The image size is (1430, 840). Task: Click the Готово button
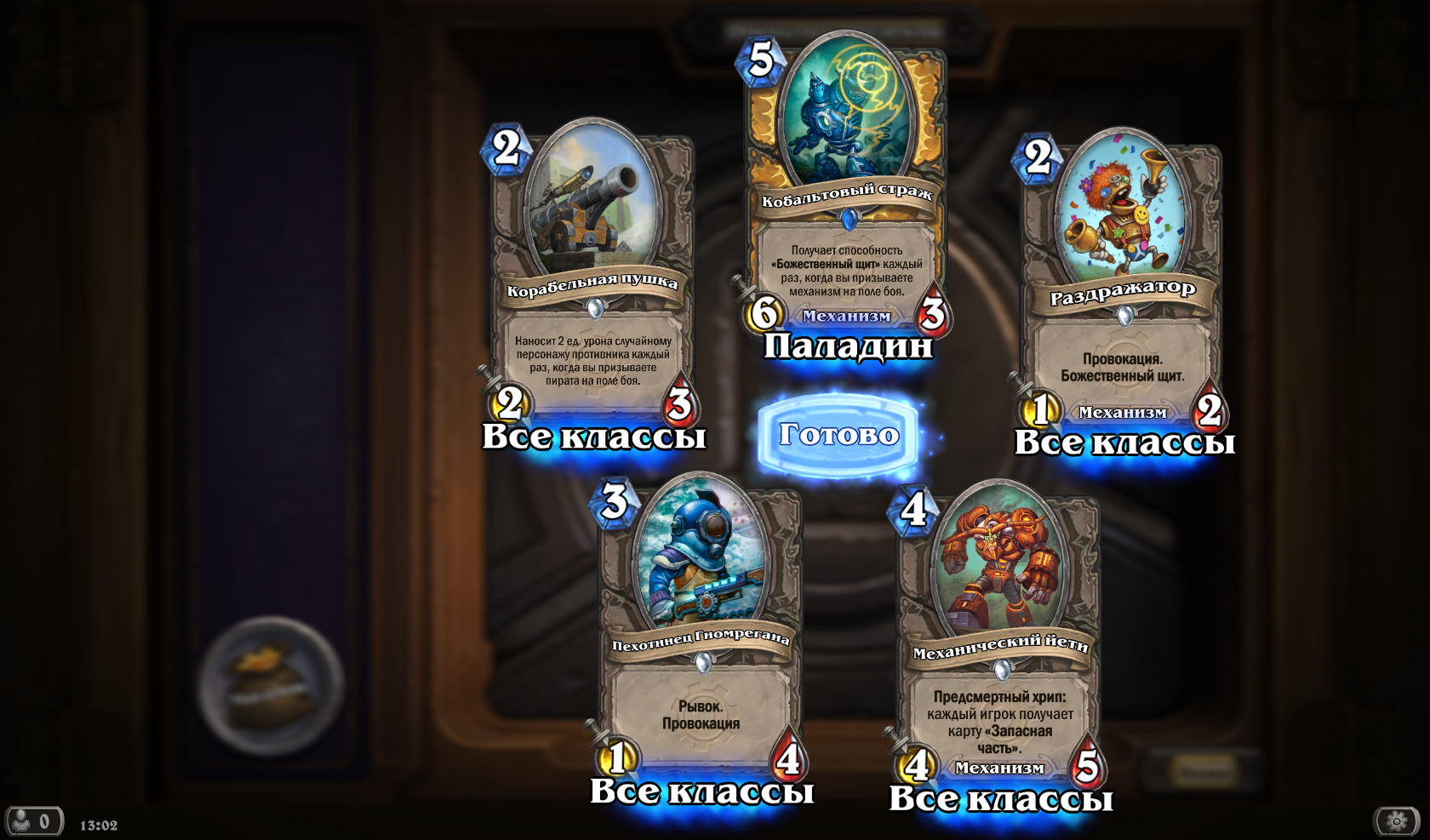(x=838, y=435)
